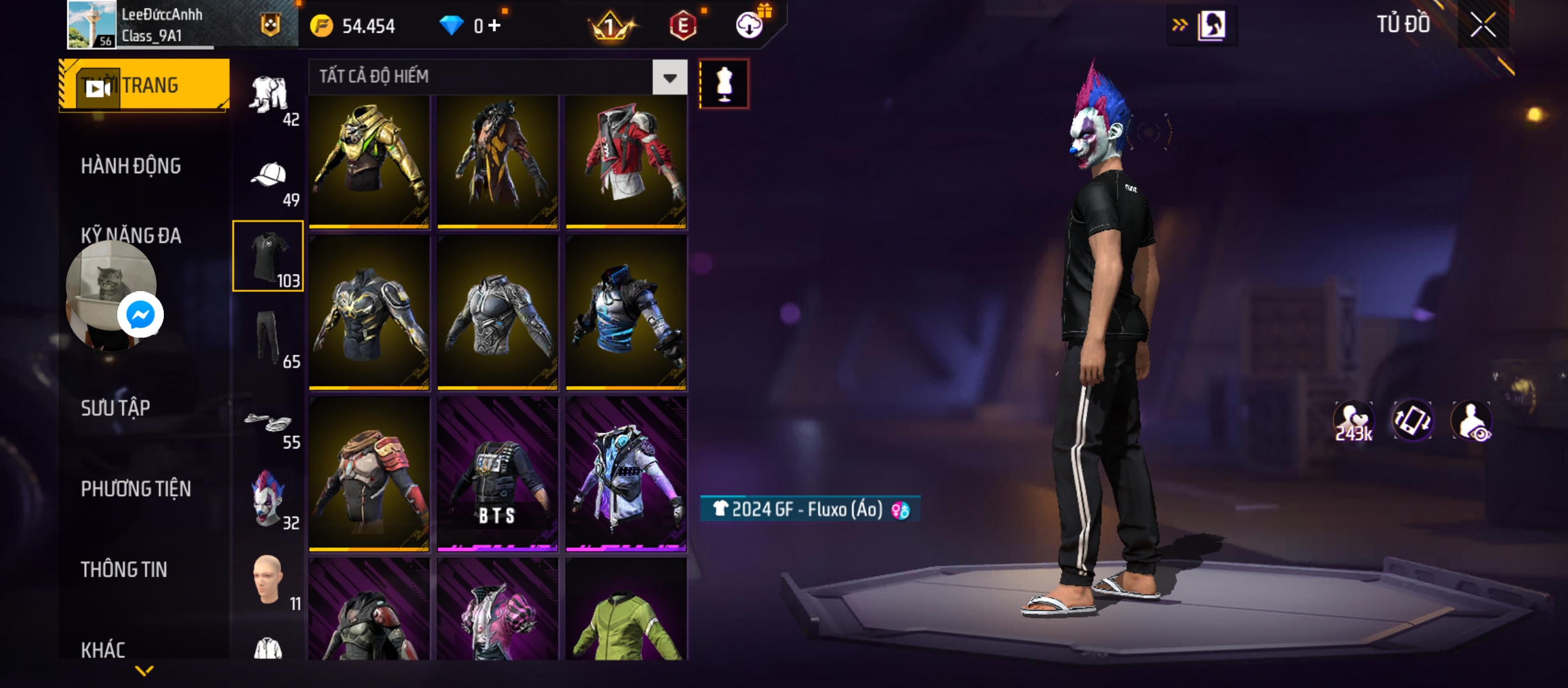Close the wardrobe with the X button
This screenshot has height=688, width=1568.
[x=1483, y=25]
